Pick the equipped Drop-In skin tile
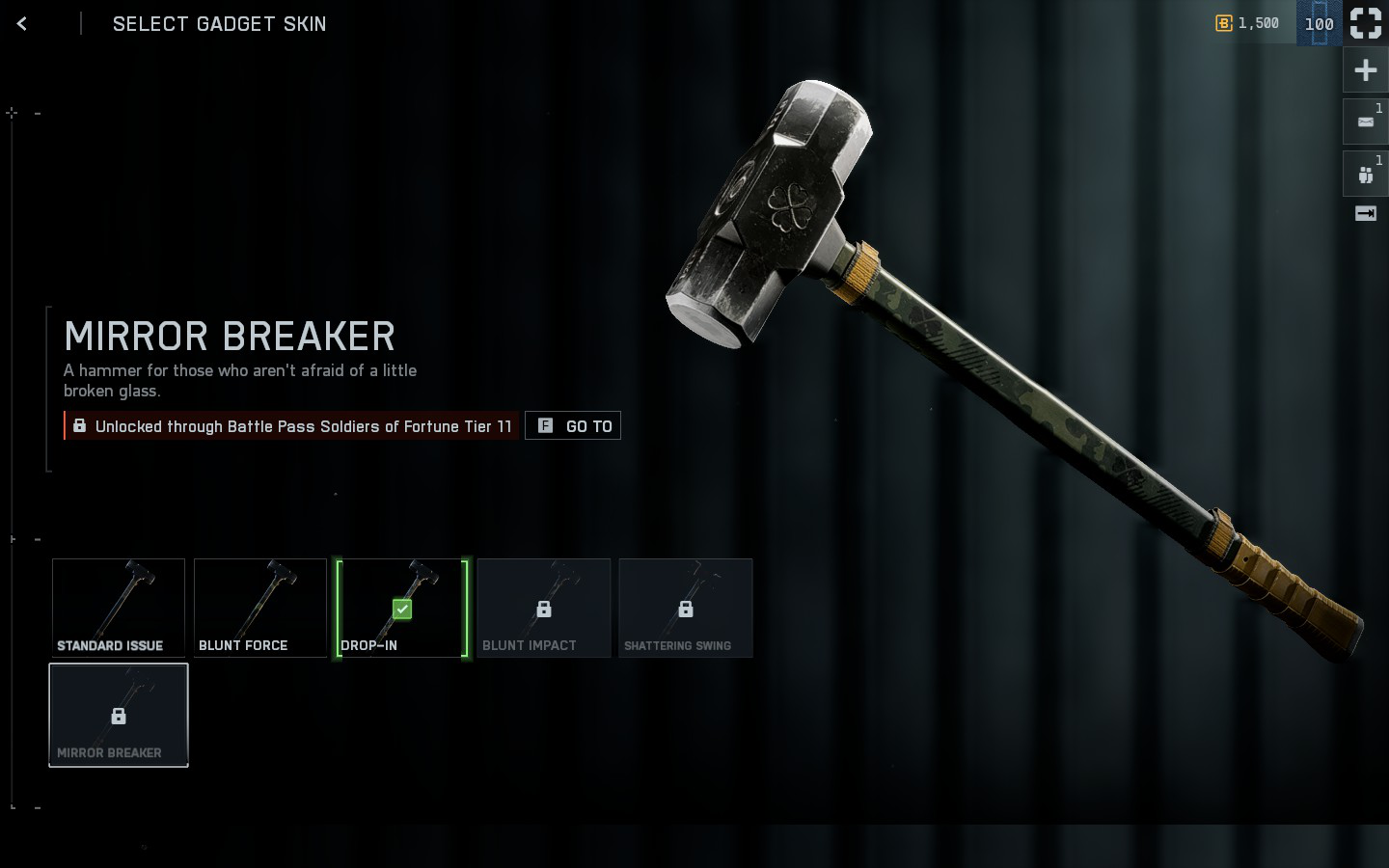The image size is (1389, 868). click(402, 608)
